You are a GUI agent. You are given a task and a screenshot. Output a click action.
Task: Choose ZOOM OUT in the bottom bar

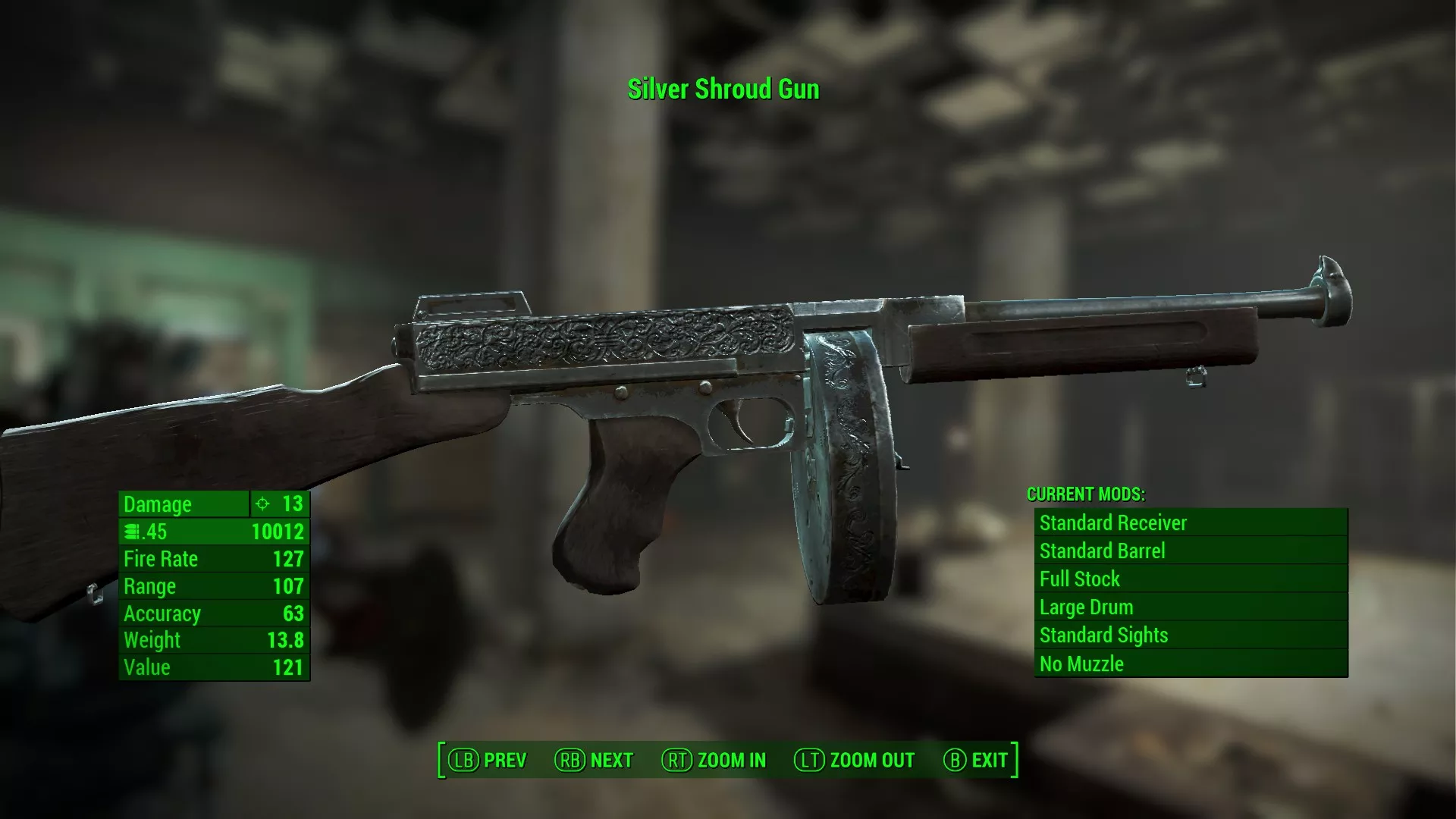pos(855,760)
